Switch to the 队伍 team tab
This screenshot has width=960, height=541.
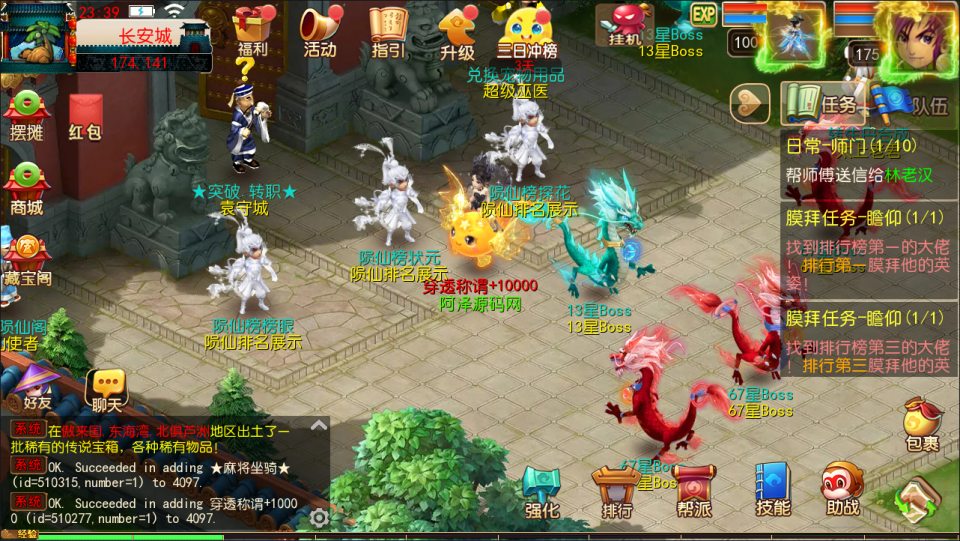tap(912, 105)
